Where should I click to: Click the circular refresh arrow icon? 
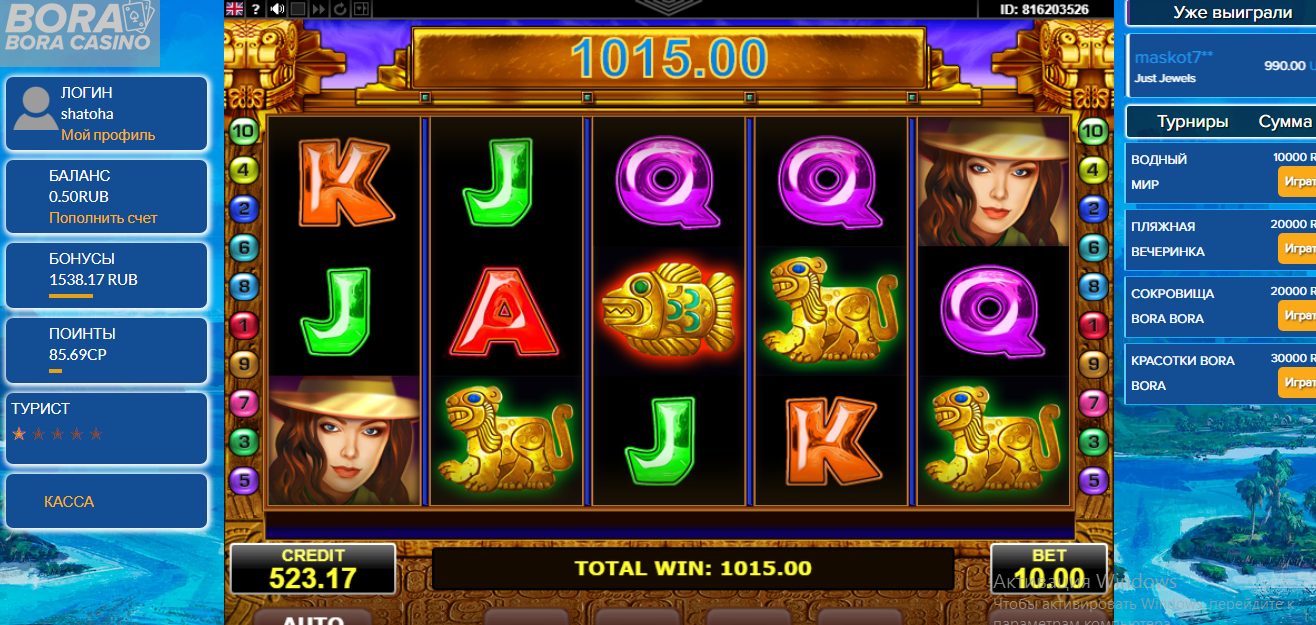[x=340, y=9]
